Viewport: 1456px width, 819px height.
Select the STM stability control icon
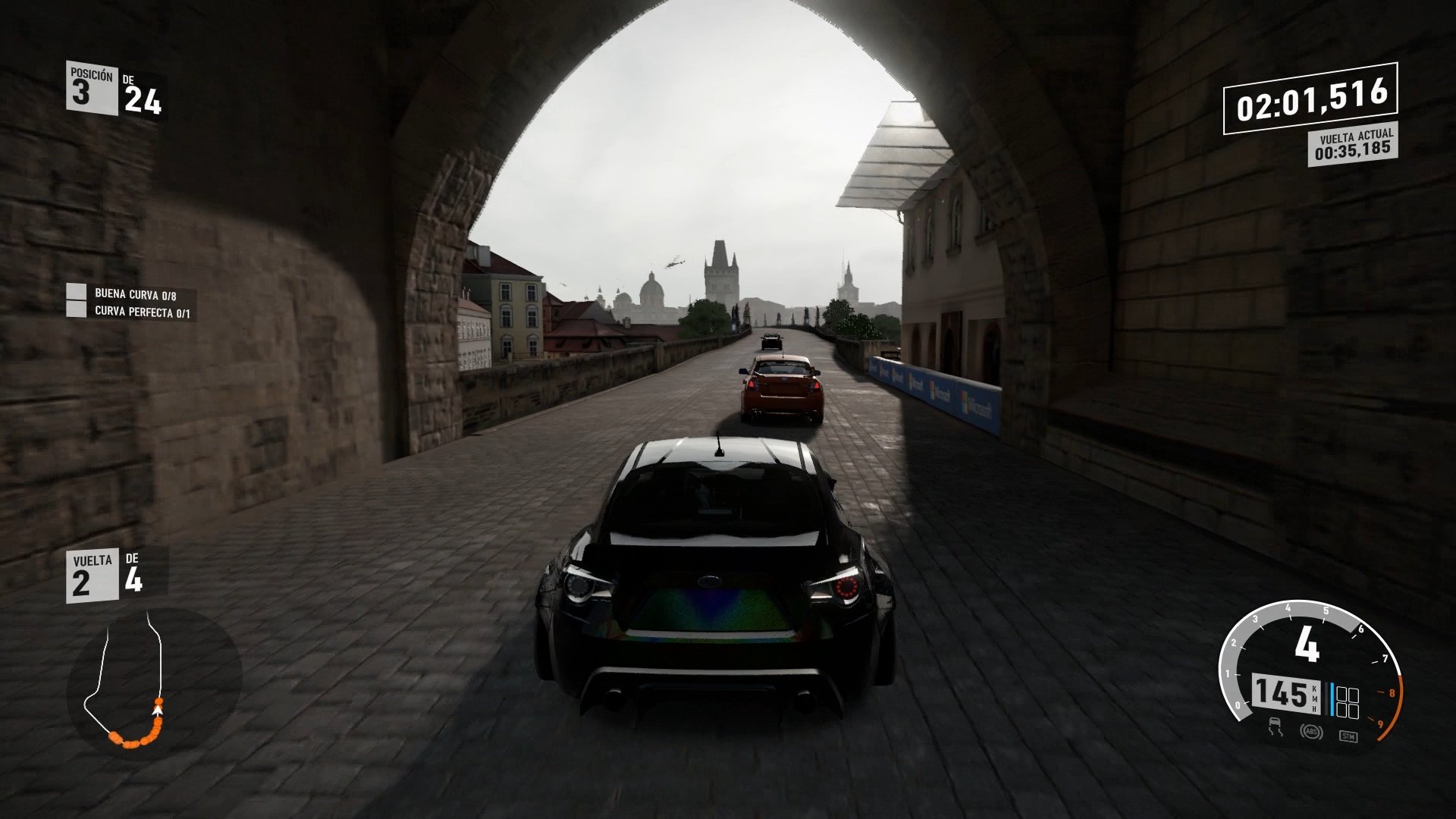click(x=1349, y=736)
